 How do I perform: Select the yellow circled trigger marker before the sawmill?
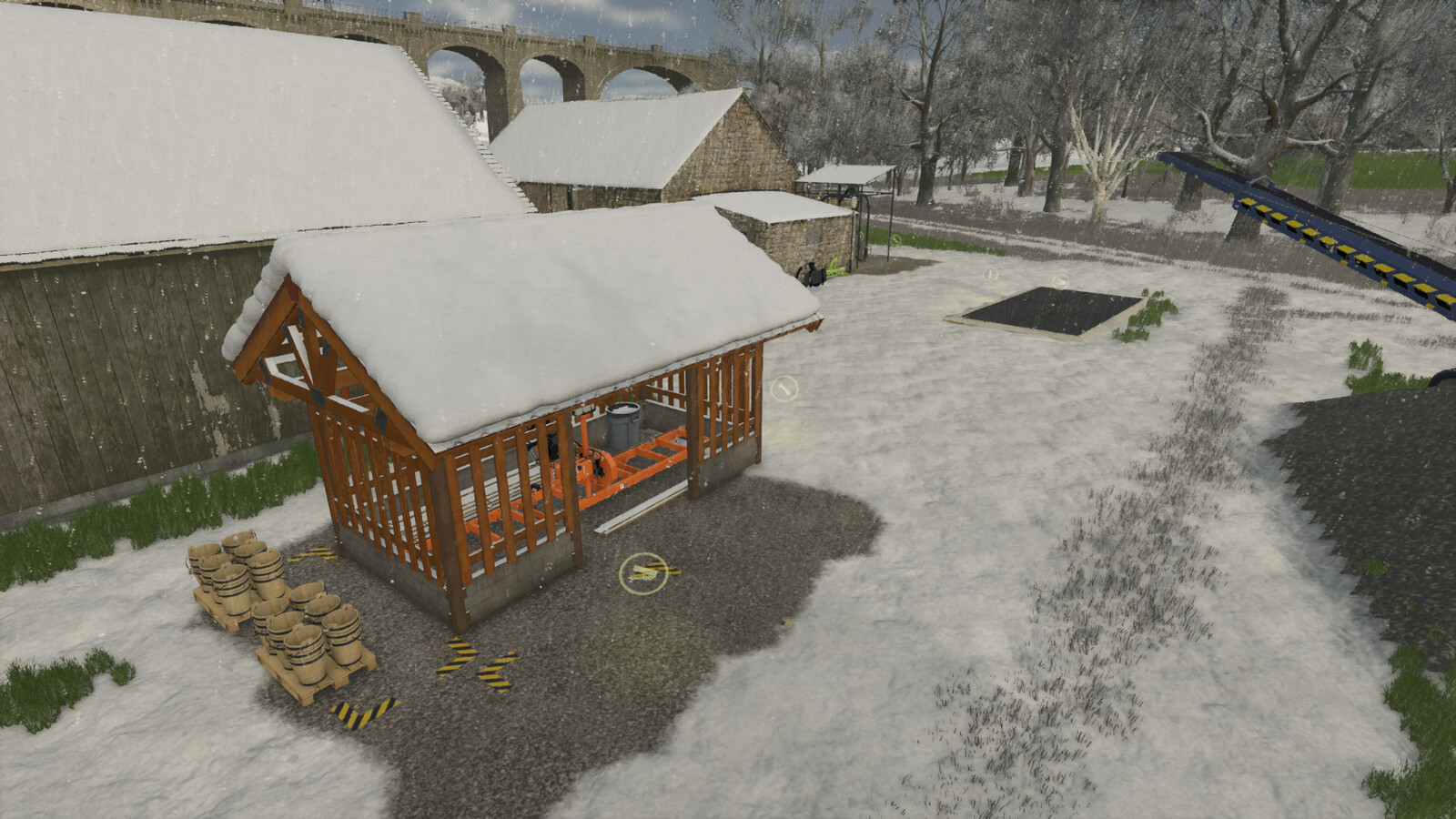coord(642,573)
